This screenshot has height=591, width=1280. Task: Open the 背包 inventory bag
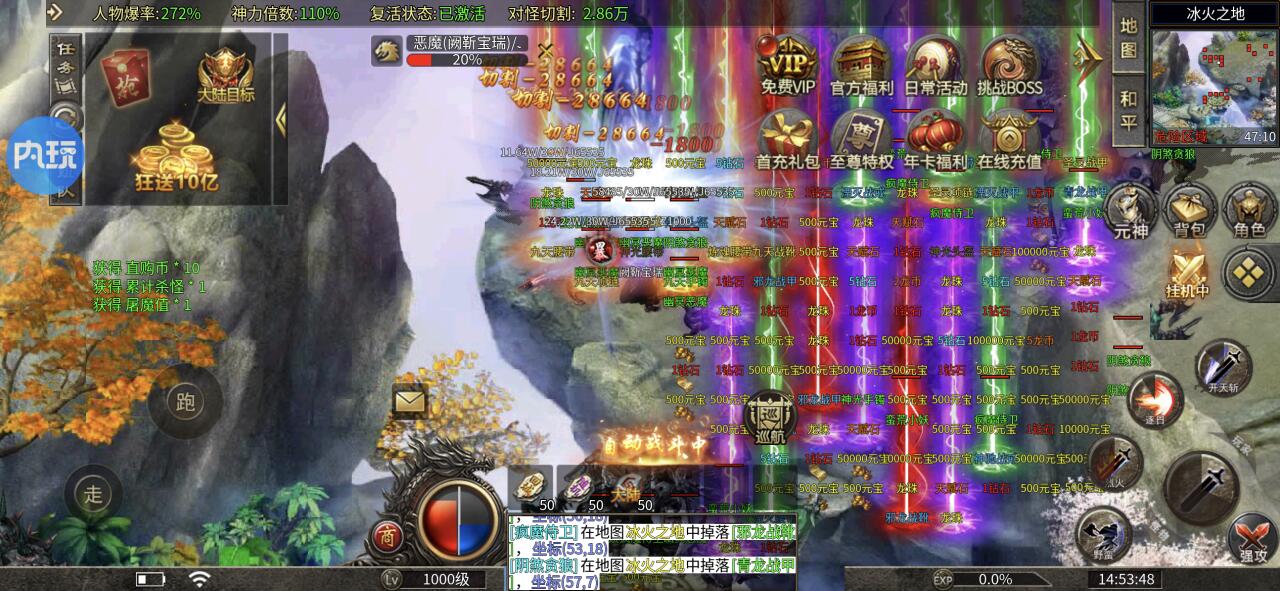[x=1189, y=211]
